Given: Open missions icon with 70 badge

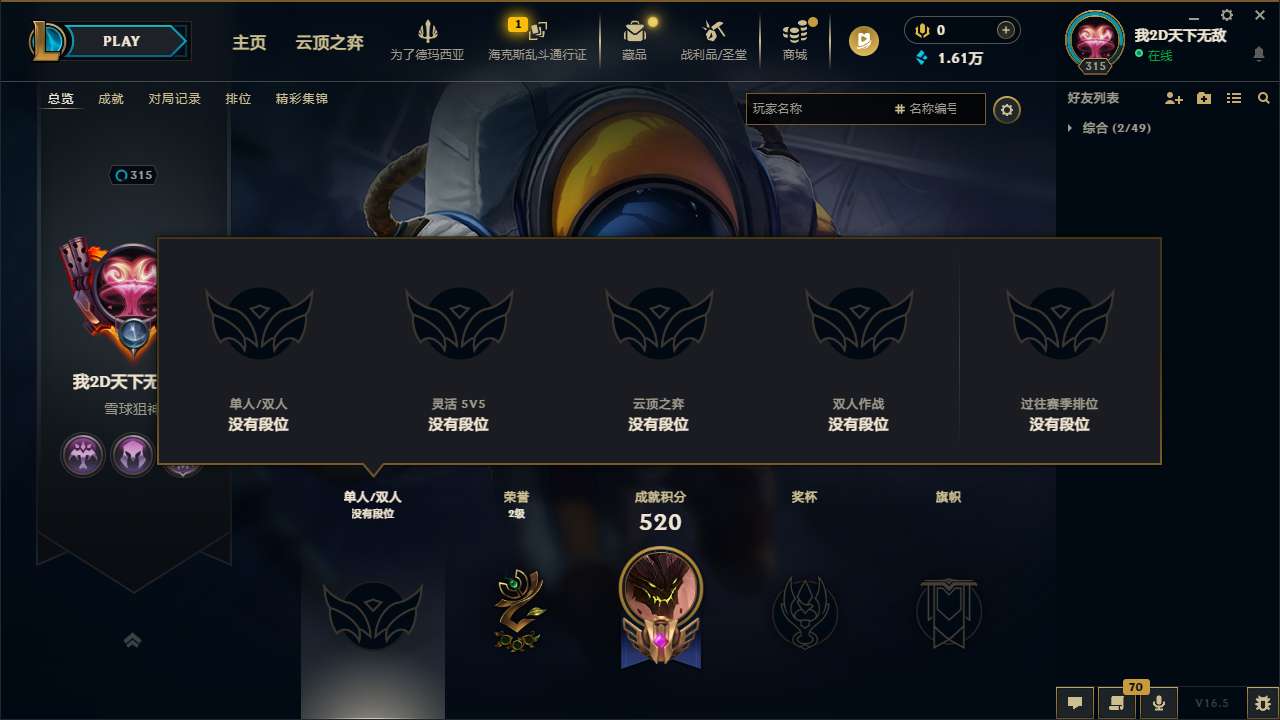Looking at the screenshot, I should click(1117, 703).
